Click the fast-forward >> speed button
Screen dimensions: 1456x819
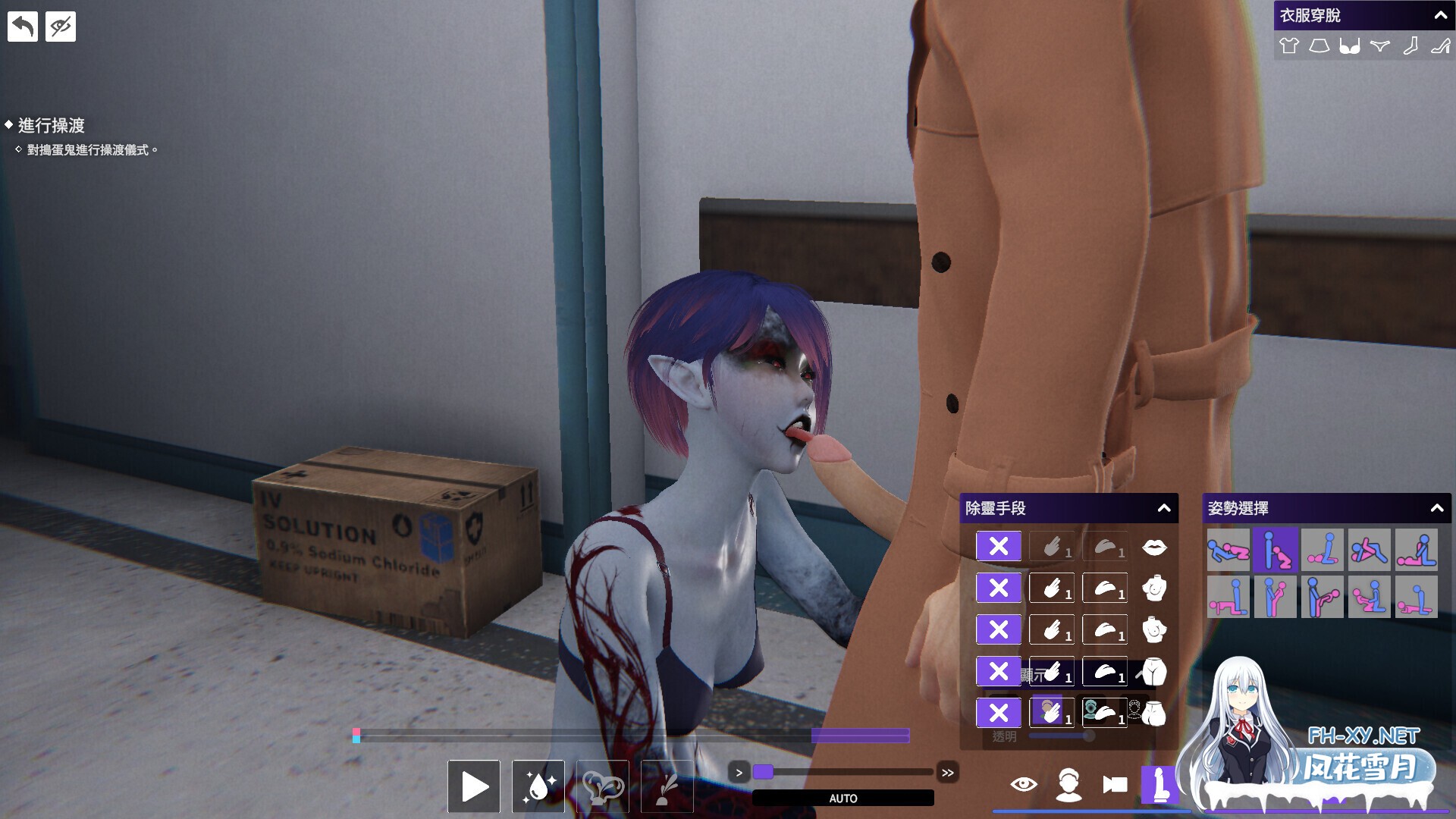(x=948, y=772)
